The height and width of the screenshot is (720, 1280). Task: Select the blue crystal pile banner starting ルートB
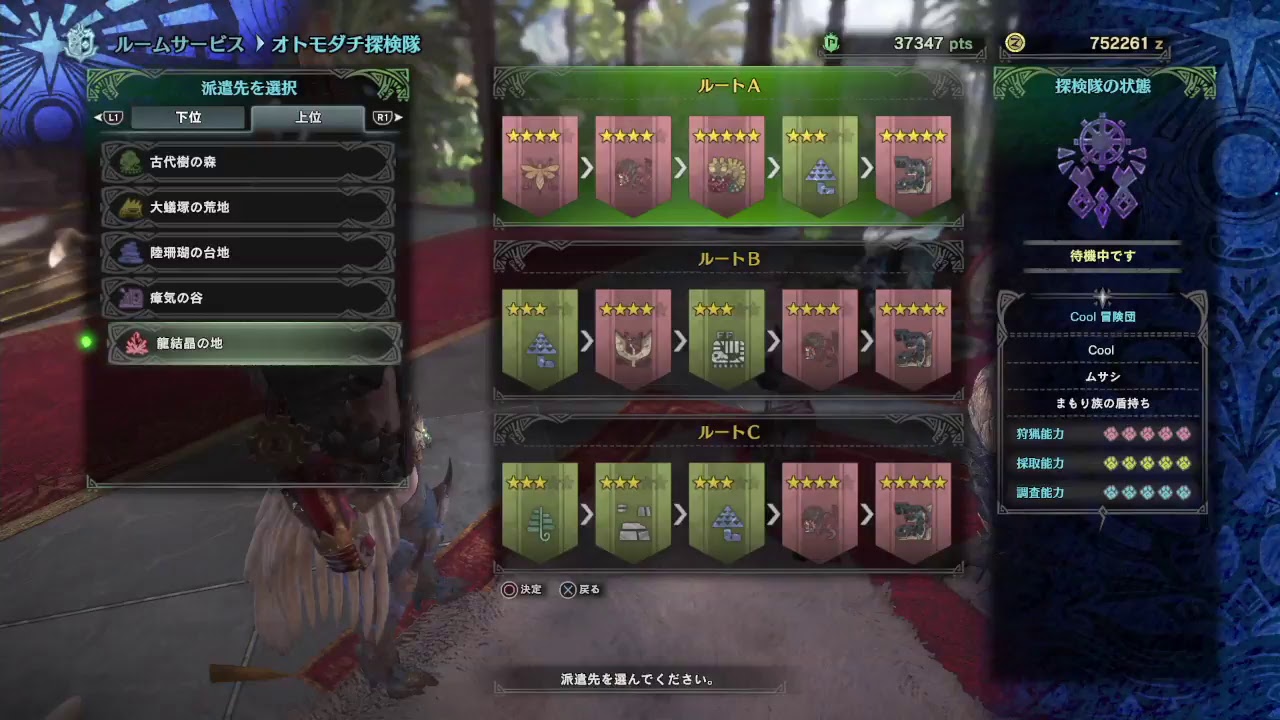click(x=539, y=340)
